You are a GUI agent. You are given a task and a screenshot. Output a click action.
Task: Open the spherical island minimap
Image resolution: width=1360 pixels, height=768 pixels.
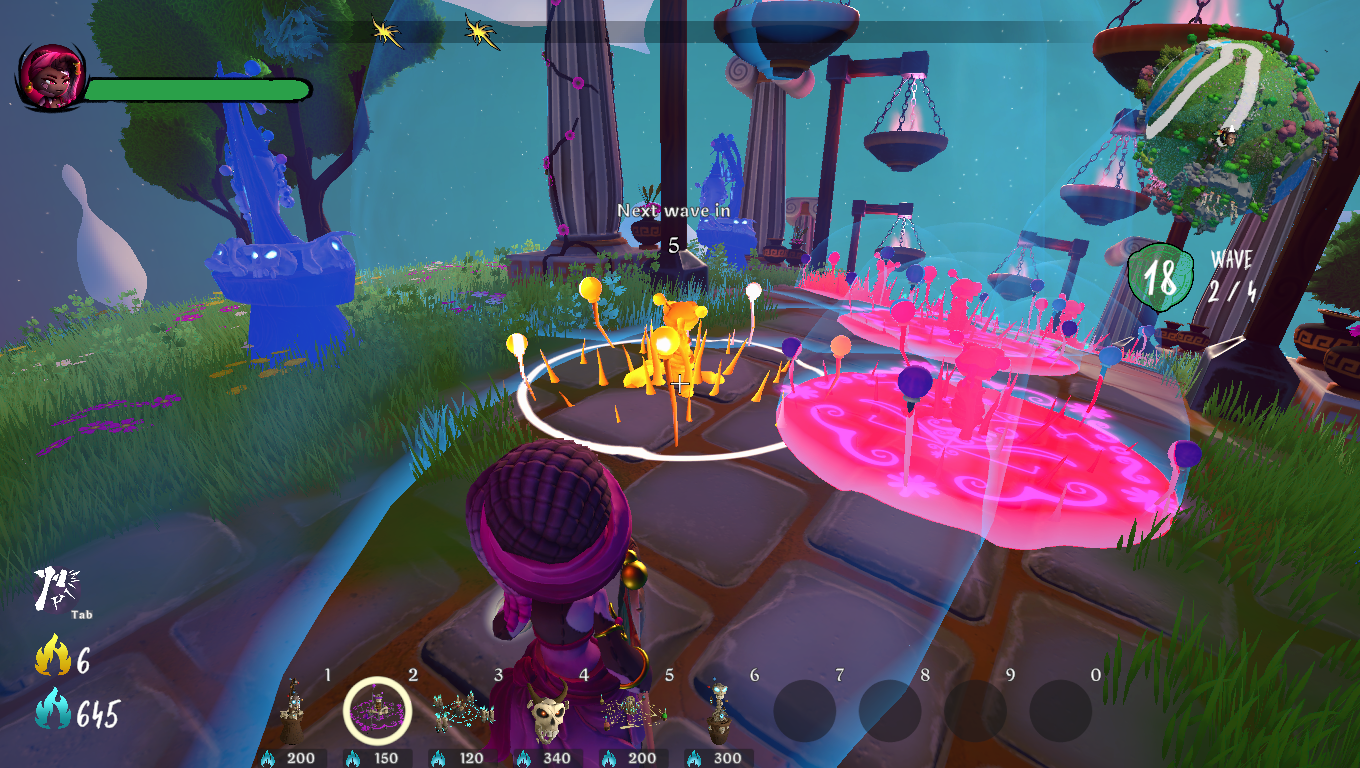[1233, 126]
